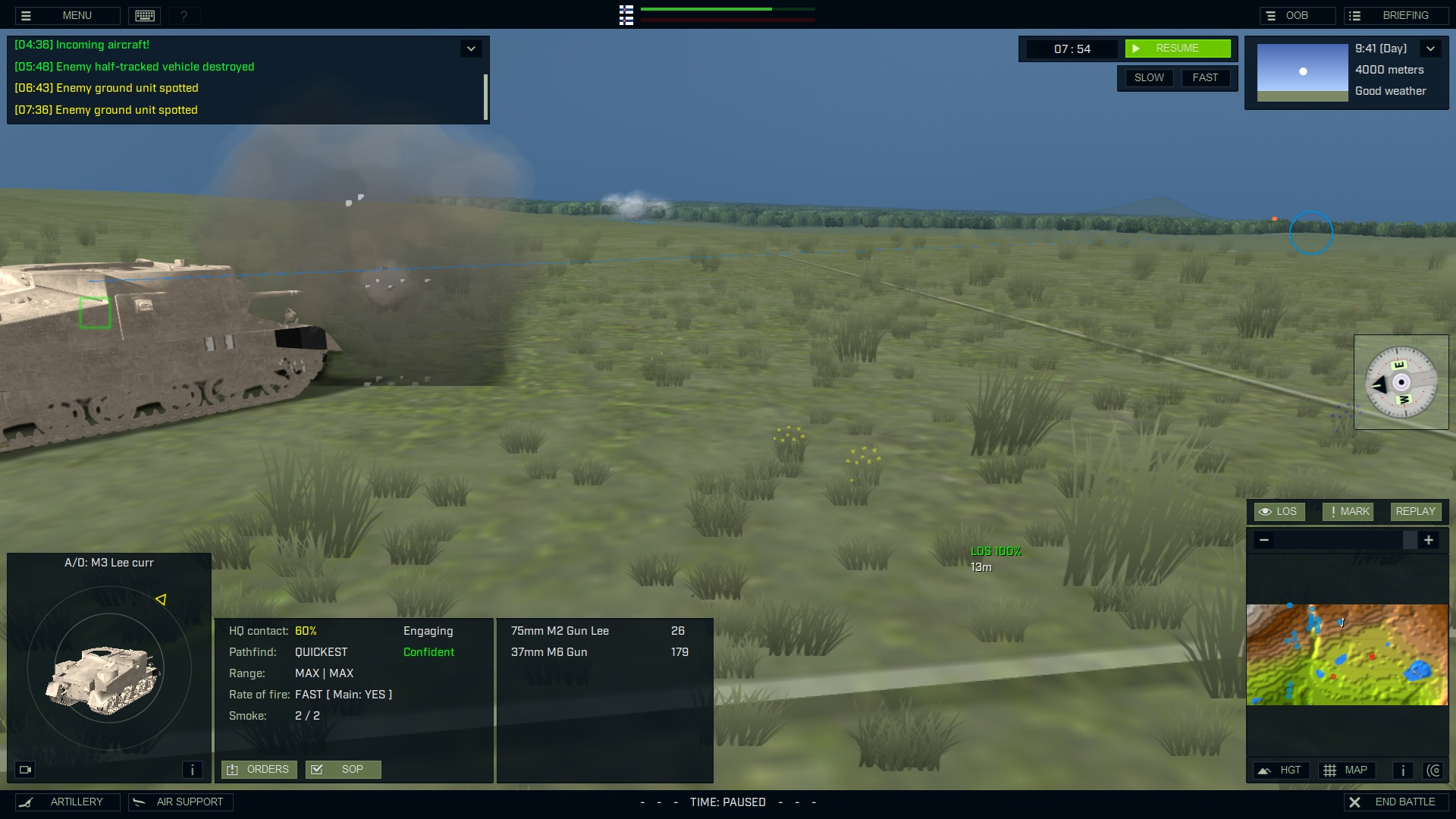Open the OOB panel
Viewport: 1456px width, 819px height.
[1297, 15]
